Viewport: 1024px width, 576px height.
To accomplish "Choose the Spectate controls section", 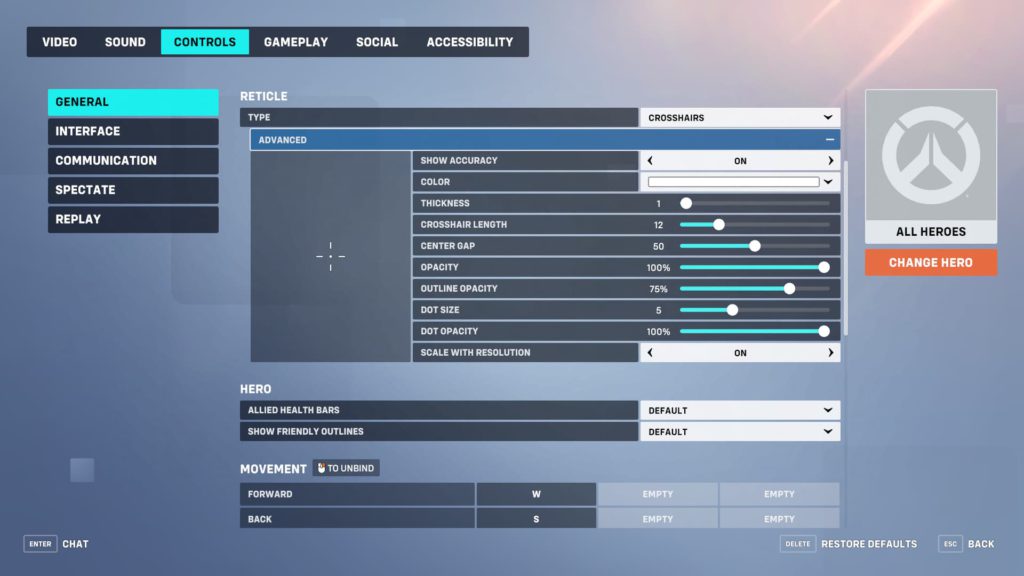I will 133,190.
